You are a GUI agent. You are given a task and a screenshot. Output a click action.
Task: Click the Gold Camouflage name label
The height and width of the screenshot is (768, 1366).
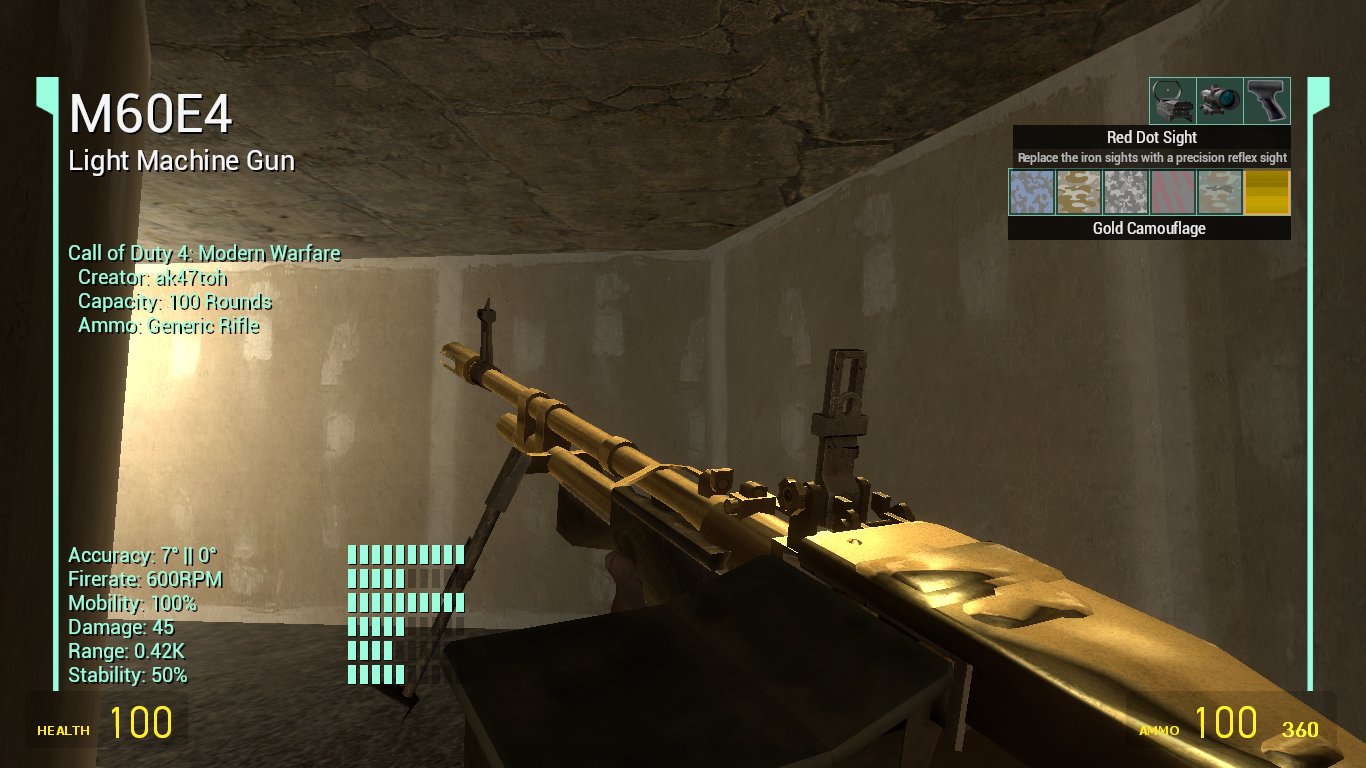(1148, 228)
